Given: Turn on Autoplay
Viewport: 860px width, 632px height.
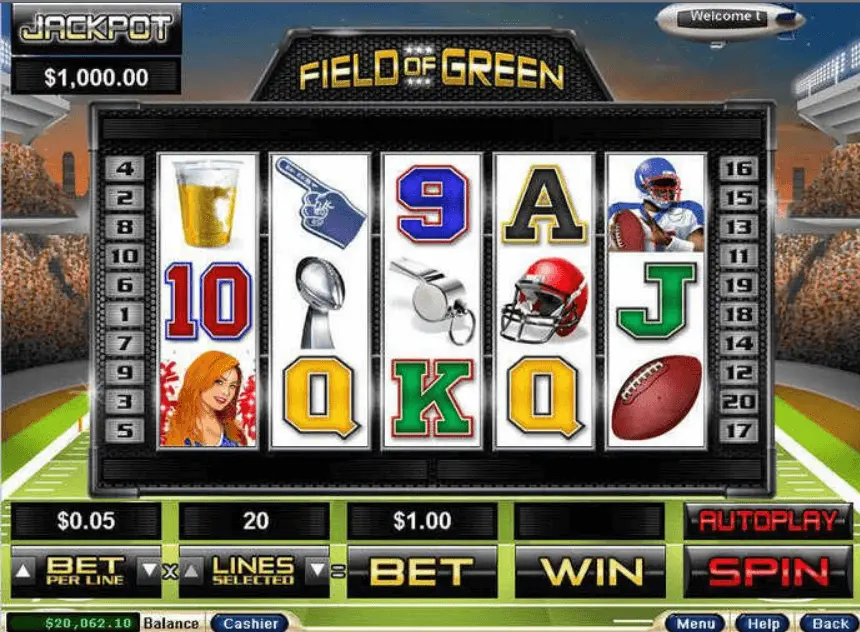Looking at the screenshot, I should pos(769,521).
